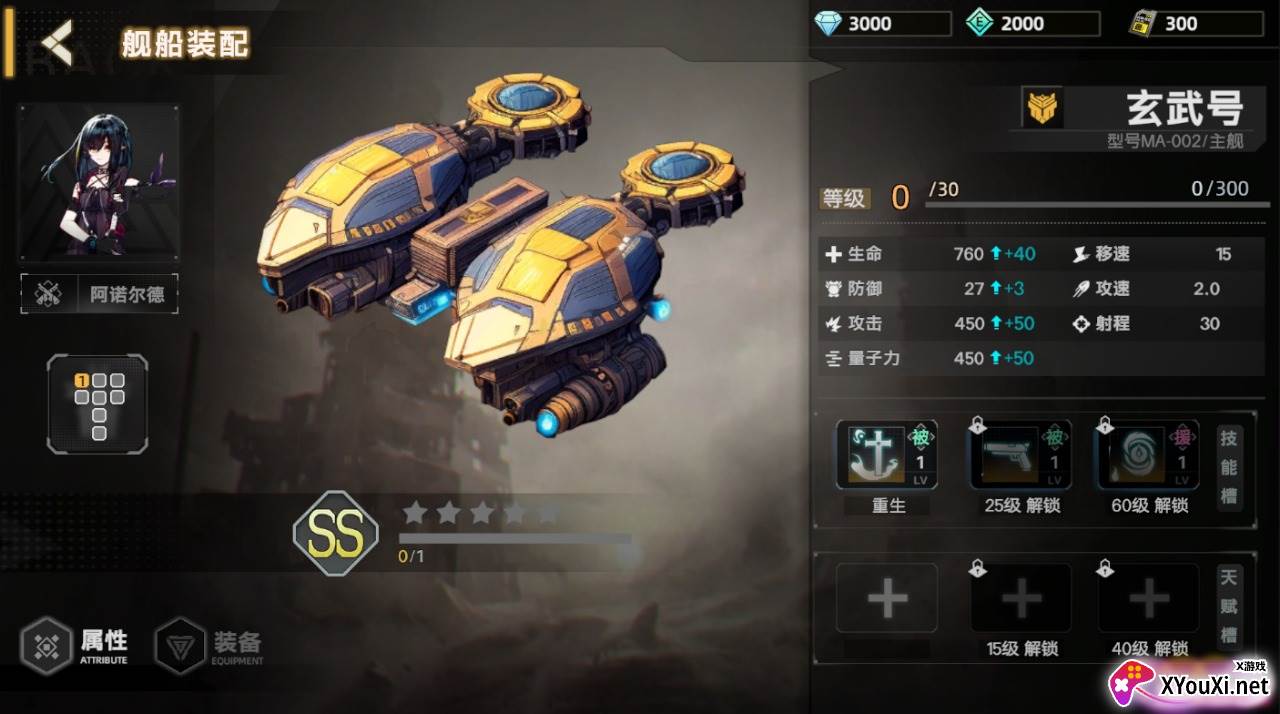Switch to the 装备 Equipment tab

[x=211, y=645]
